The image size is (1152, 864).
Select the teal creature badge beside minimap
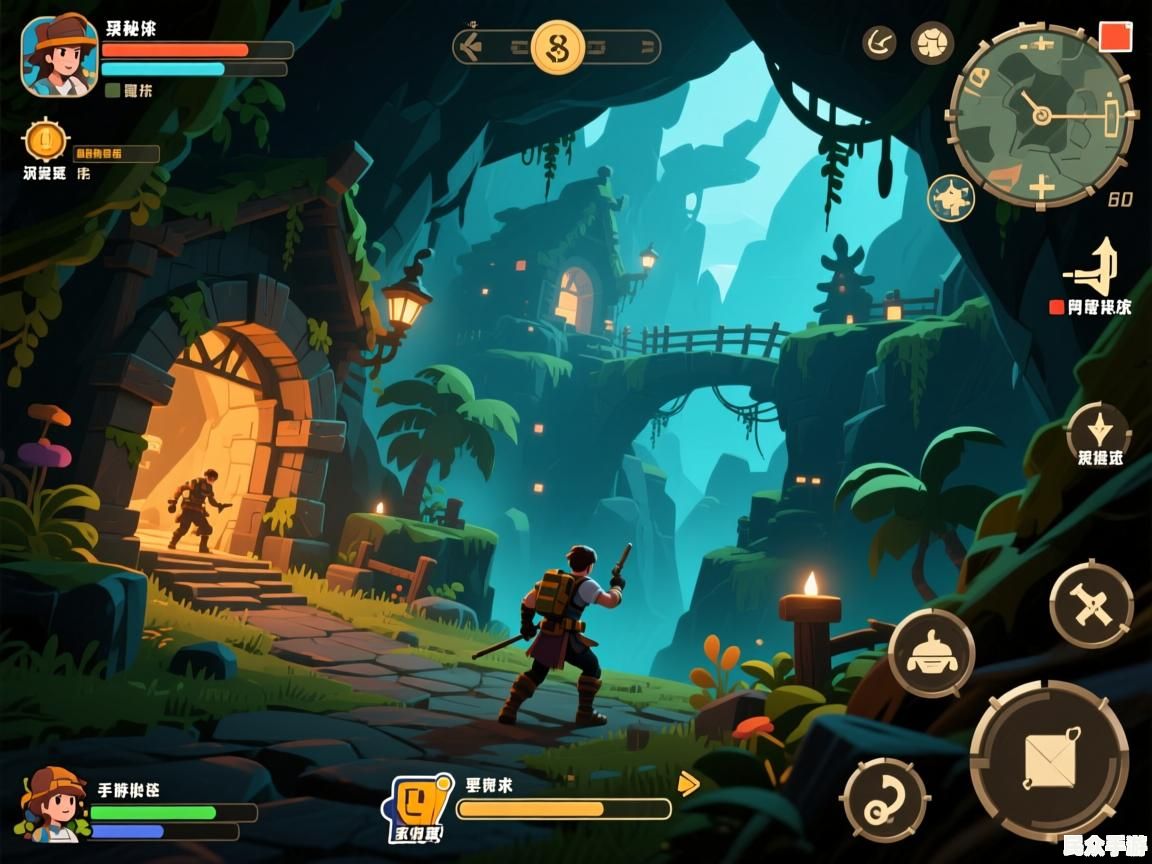(951, 197)
